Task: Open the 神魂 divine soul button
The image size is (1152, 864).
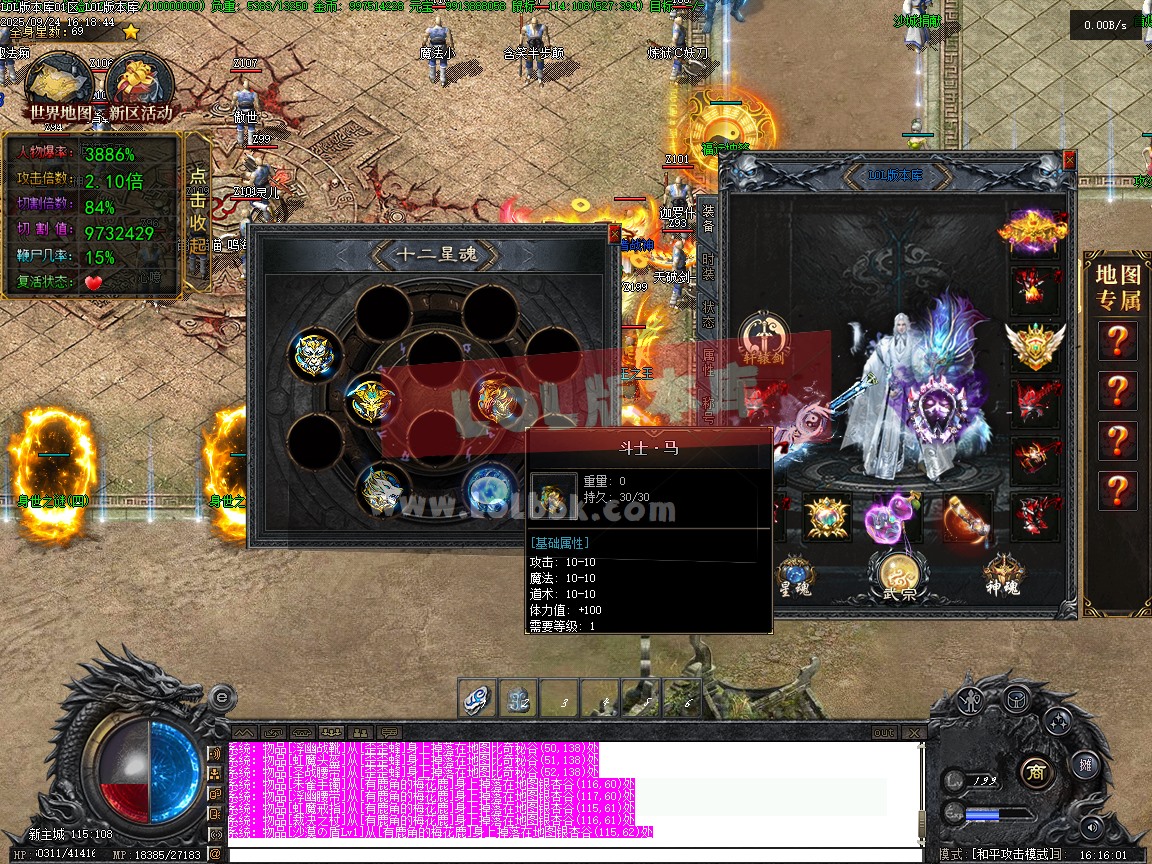Action: [x=1002, y=575]
